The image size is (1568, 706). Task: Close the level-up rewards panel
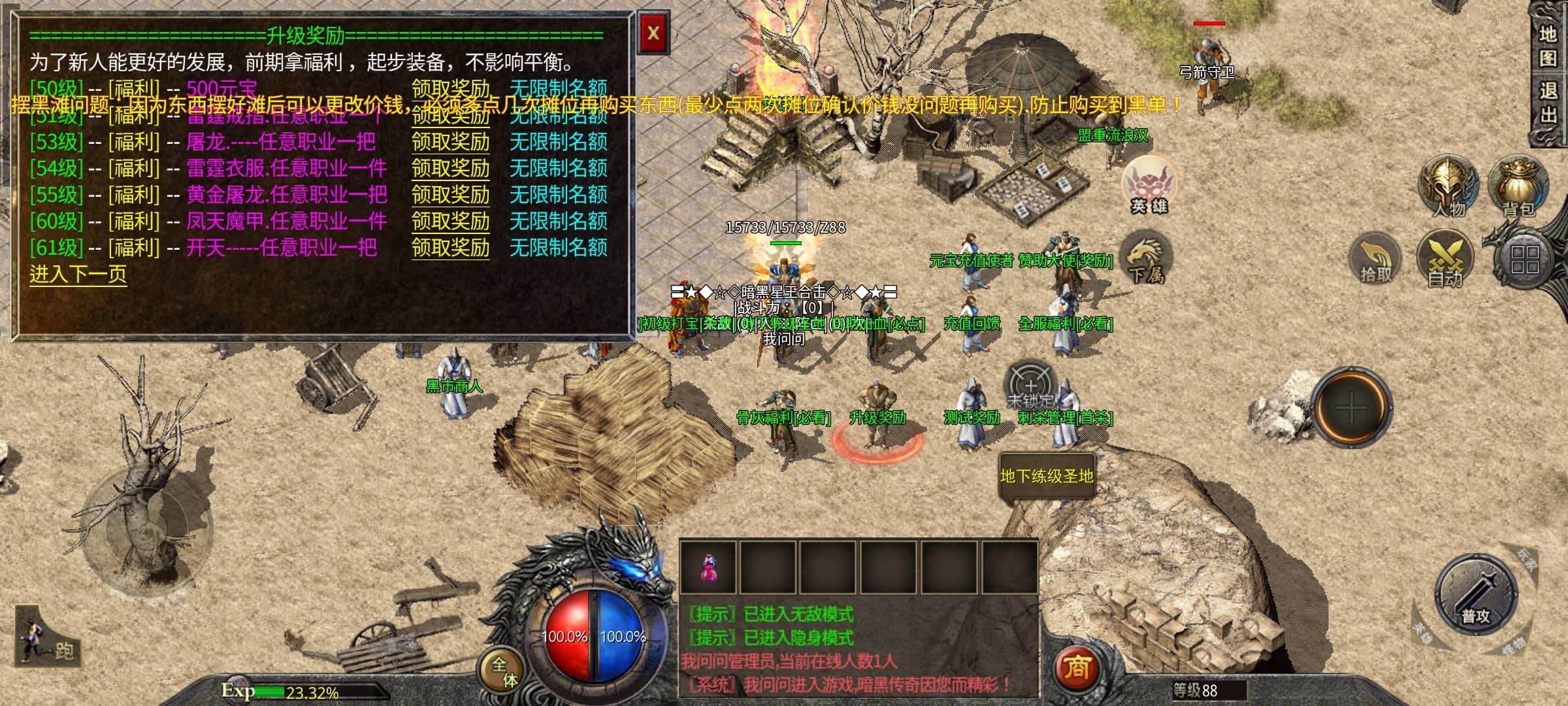[x=653, y=33]
